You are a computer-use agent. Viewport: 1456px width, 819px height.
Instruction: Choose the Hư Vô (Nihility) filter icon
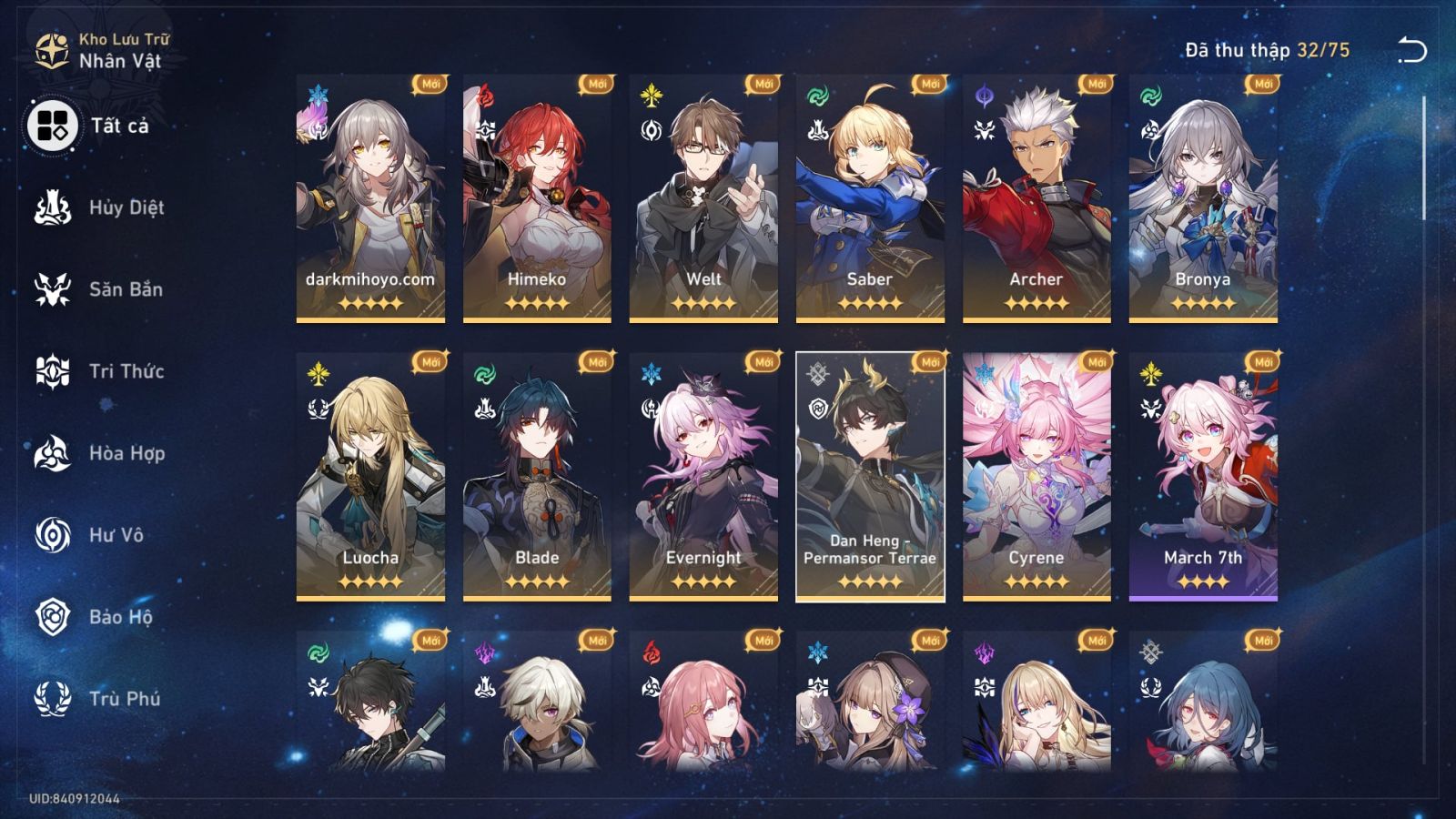53,535
